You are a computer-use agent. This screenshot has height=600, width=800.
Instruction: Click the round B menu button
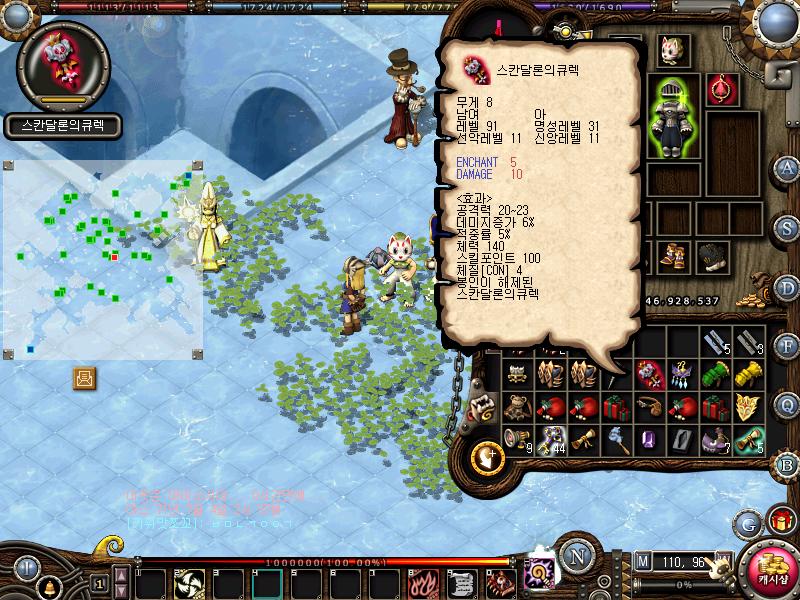tap(787, 464)
